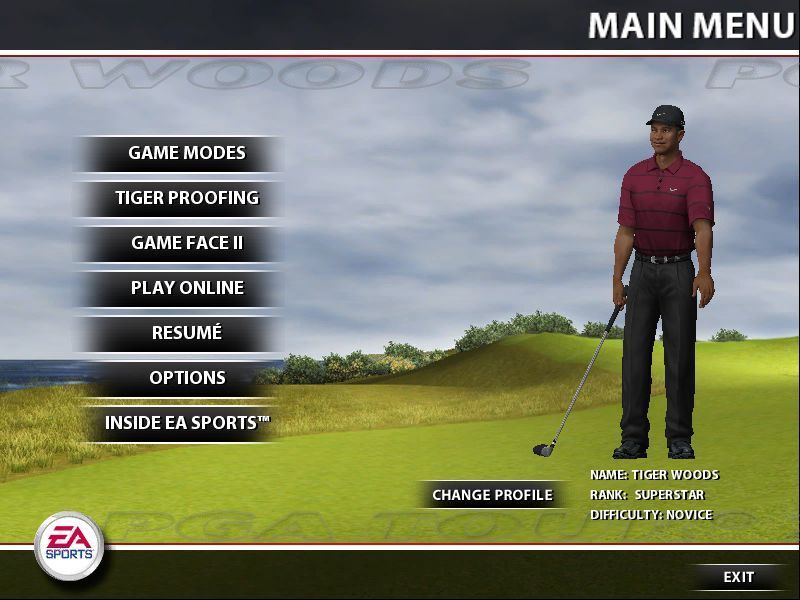Image resolution: width=800 pixels, height=600 pixels.
Task: Choose Game Face II
Action: [x=186, y=243]
